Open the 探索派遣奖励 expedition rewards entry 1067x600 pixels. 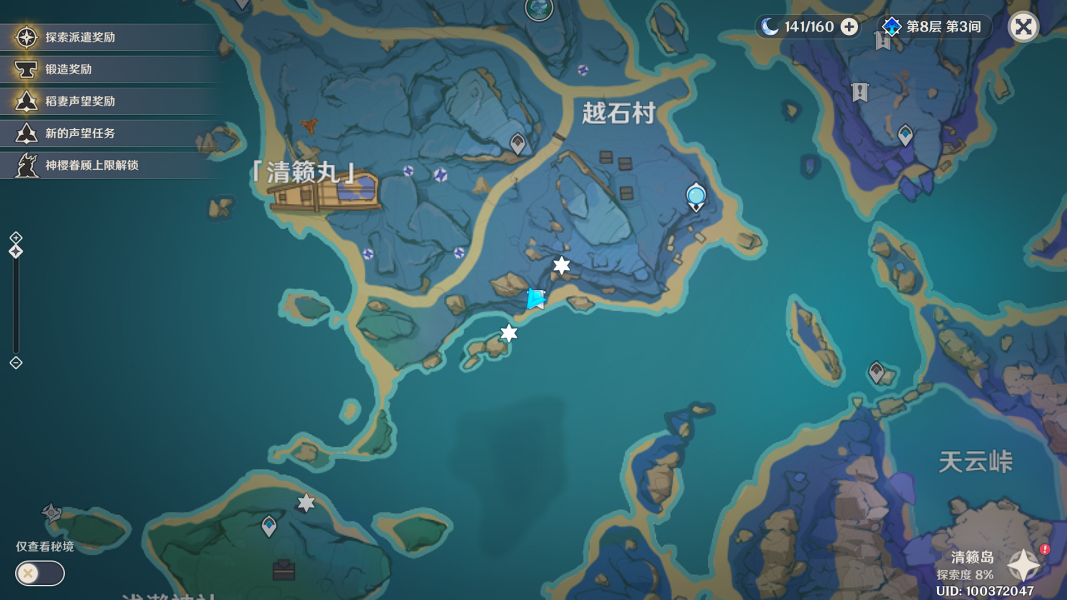tap(80, 37)
